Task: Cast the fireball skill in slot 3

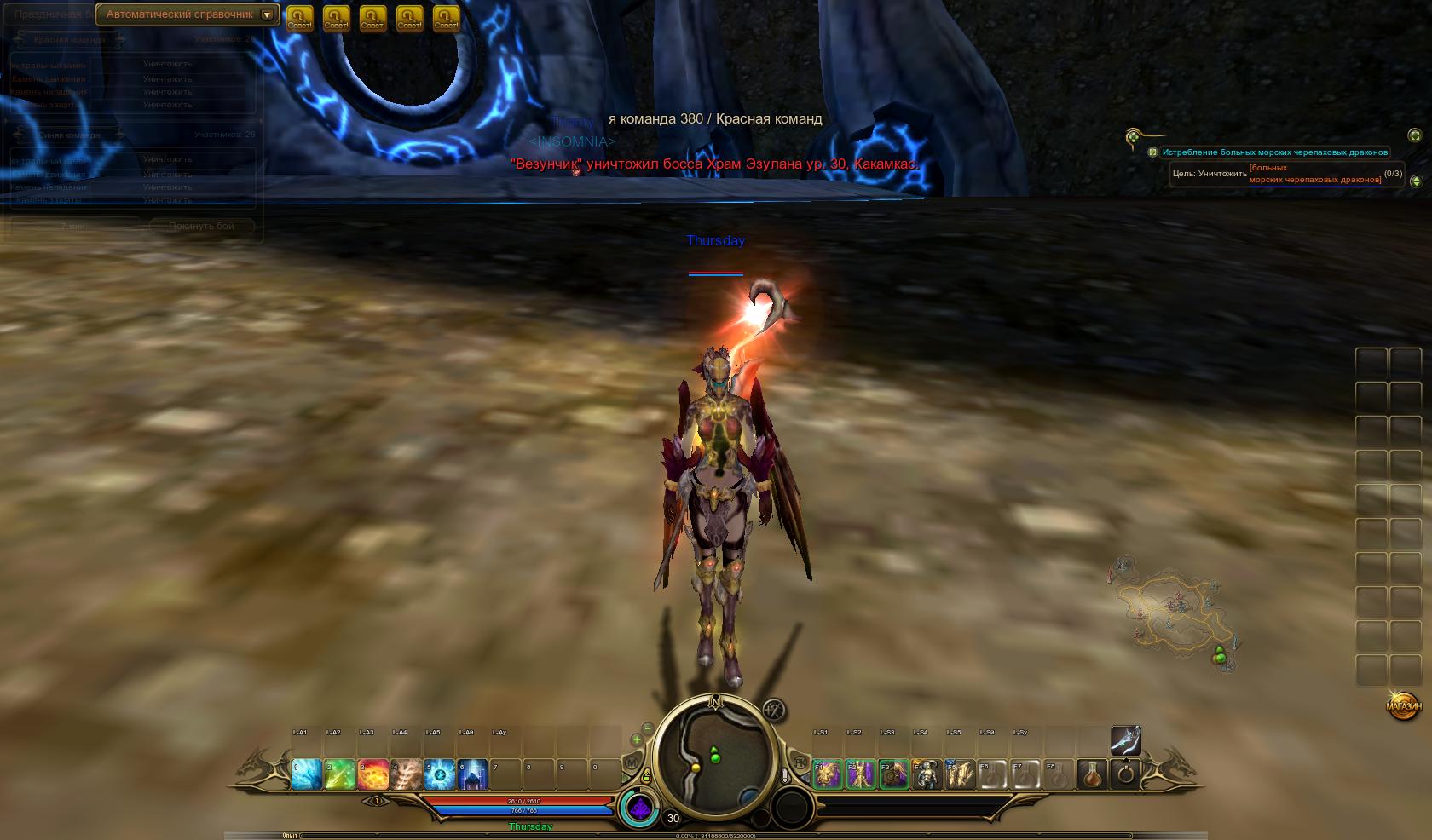Action: (x=372, y=774)
